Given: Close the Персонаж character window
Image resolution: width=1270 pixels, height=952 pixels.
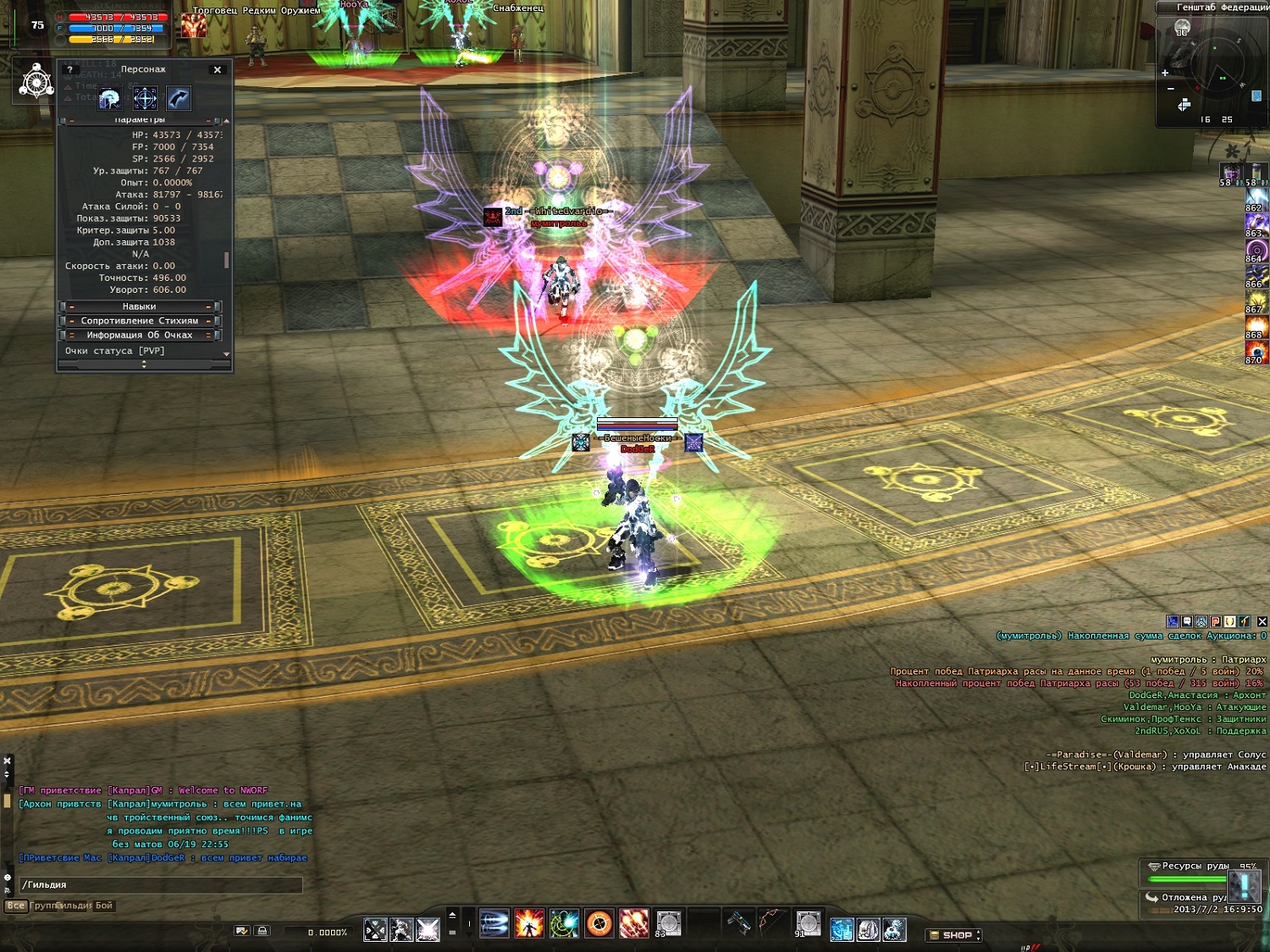Looking at the screenshot, I should (218, 69).
